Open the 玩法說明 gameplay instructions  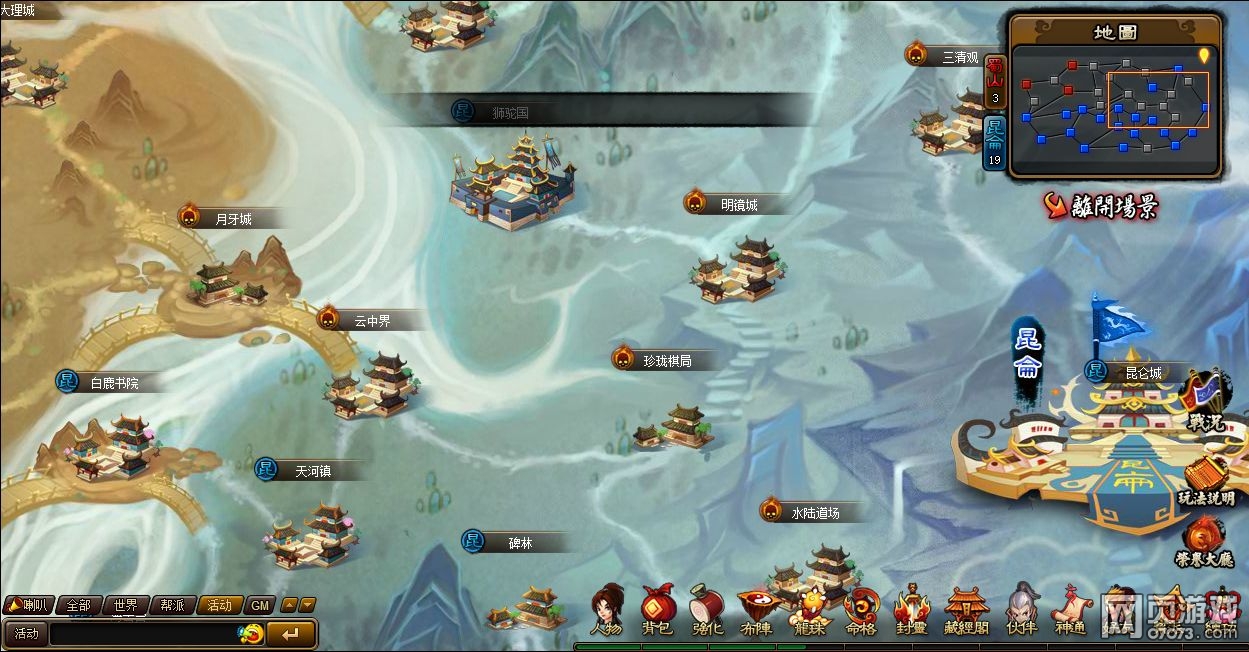(1205, 482)
